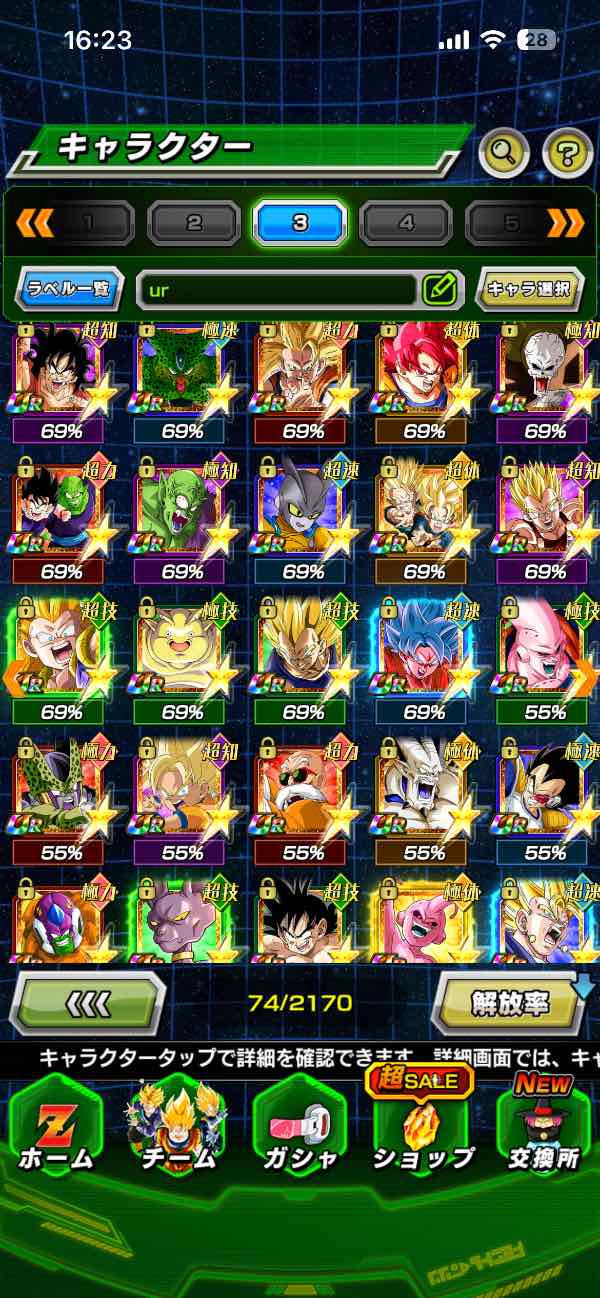Click the label text field showing ur

point(277,290)
